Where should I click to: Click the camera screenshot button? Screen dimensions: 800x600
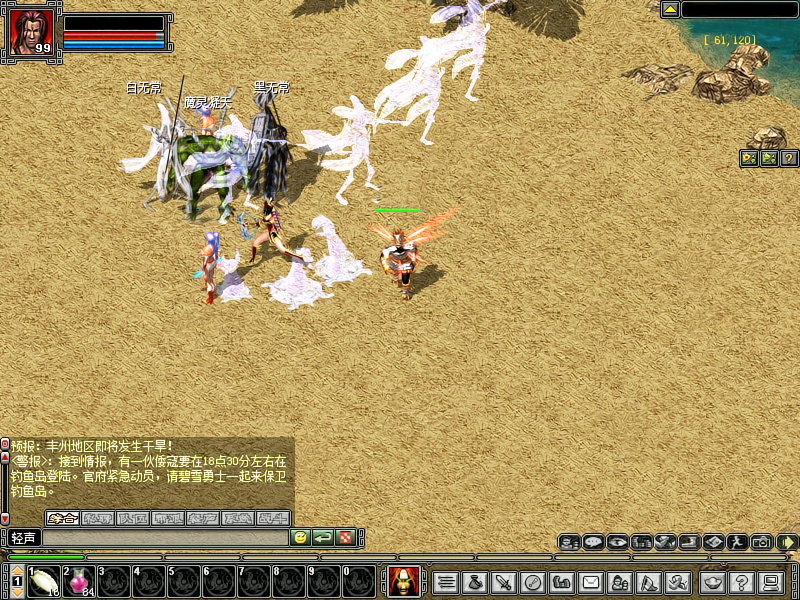coord(761,542)
